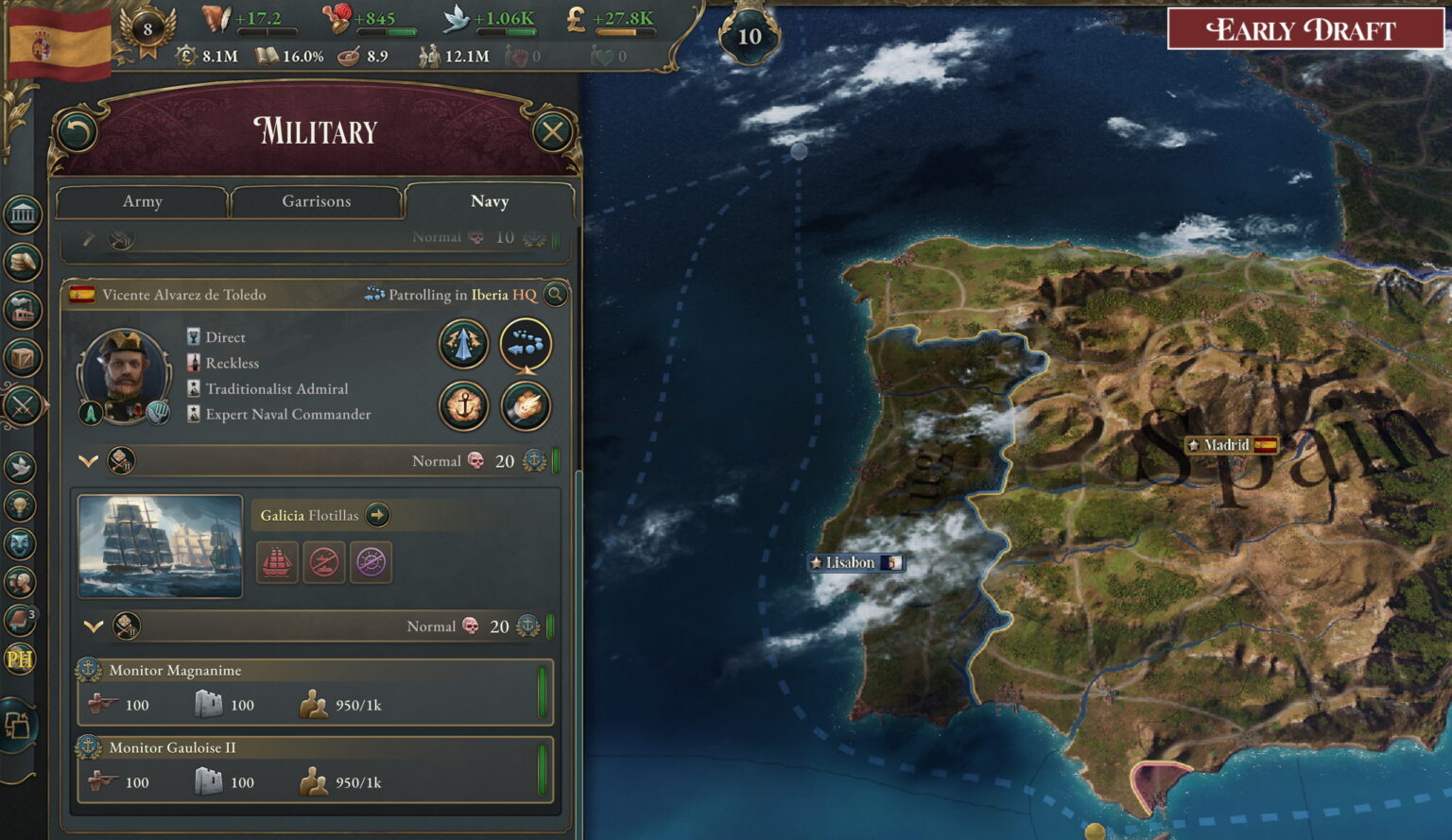Open the Garrisons tab
The height and width of the screenshot is (840, 1452).
point(316,201)
